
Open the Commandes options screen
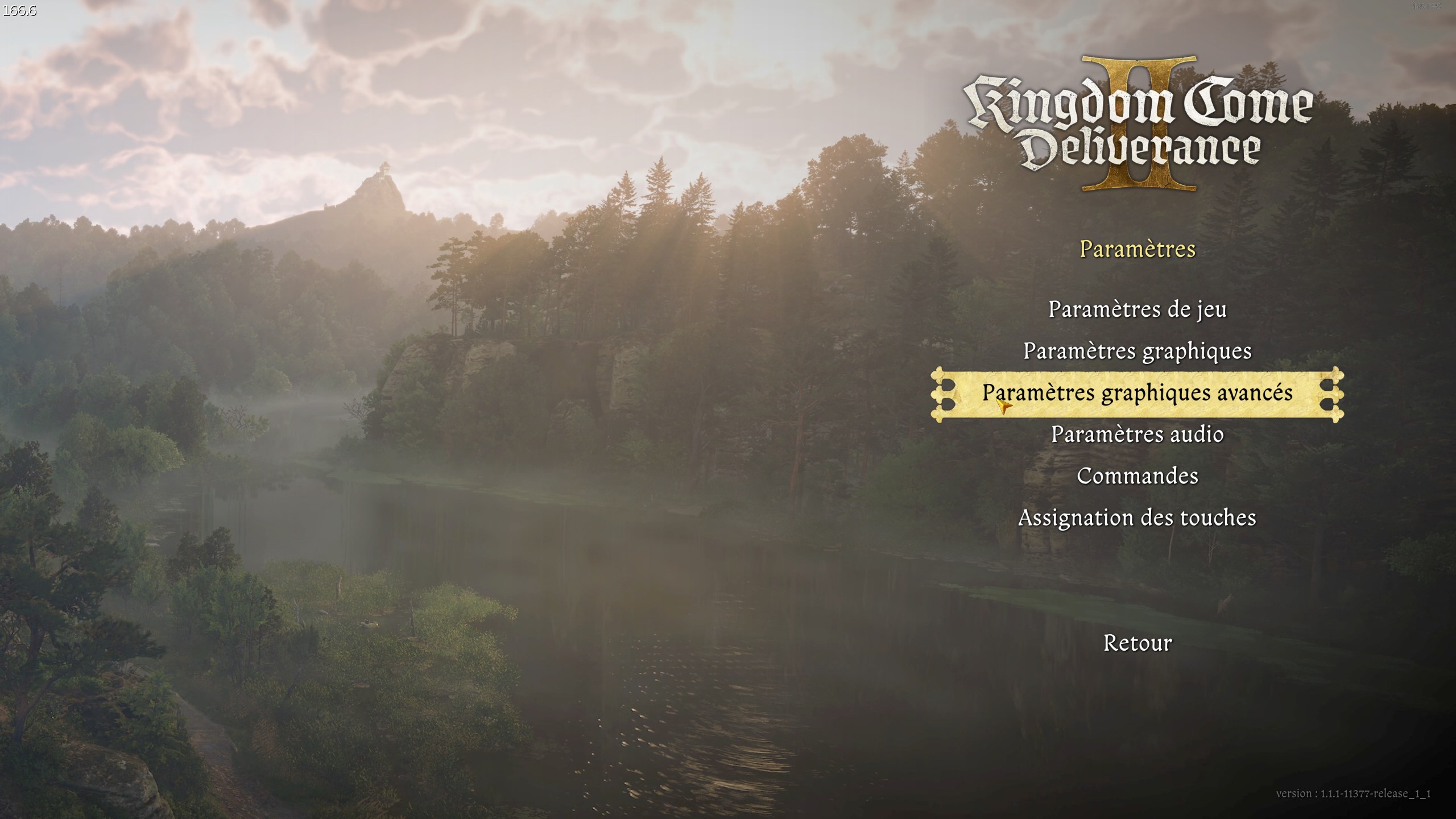pyautogui.click(x=1138, y=475)
